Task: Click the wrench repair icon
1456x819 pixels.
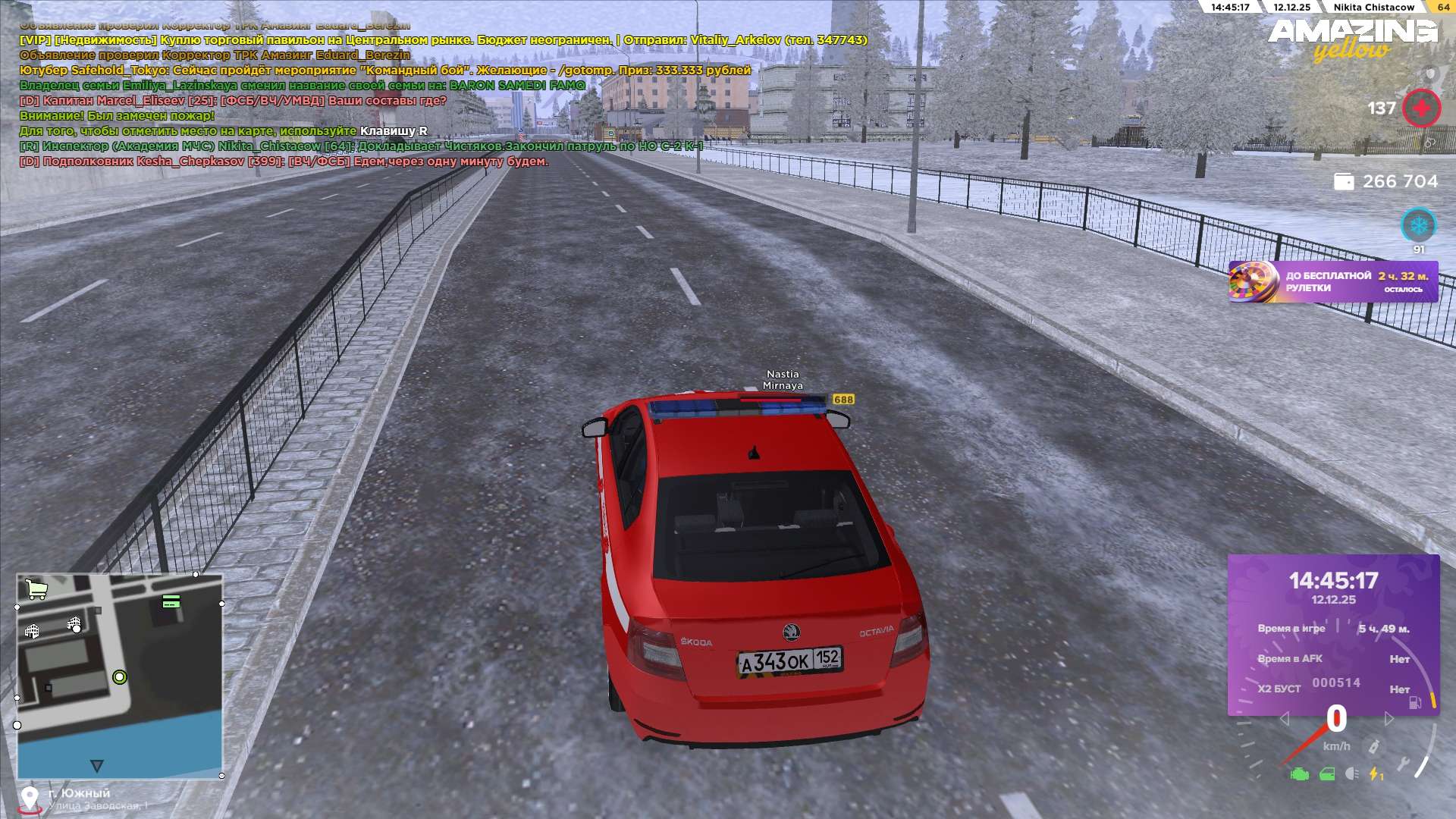Action: pyautogui.click(x=1404, y=763)
